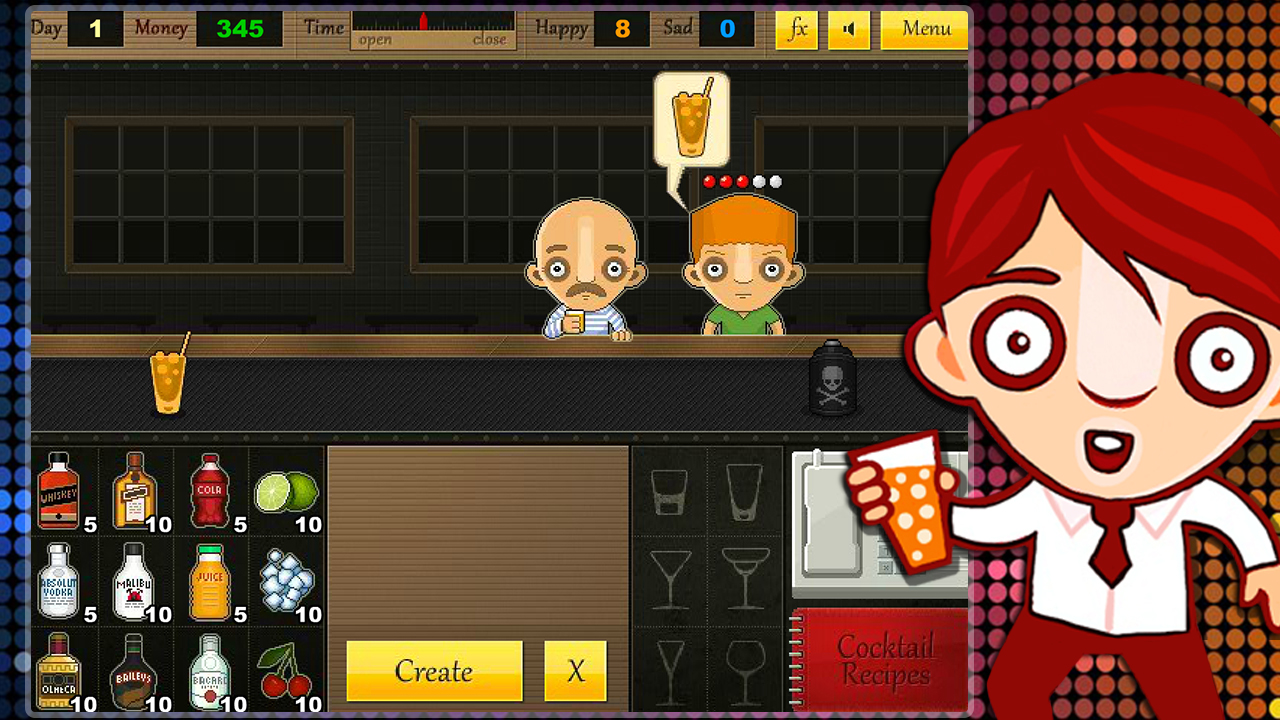Toggle the fx effects option
1280x720 pixels.
(796, 29)
